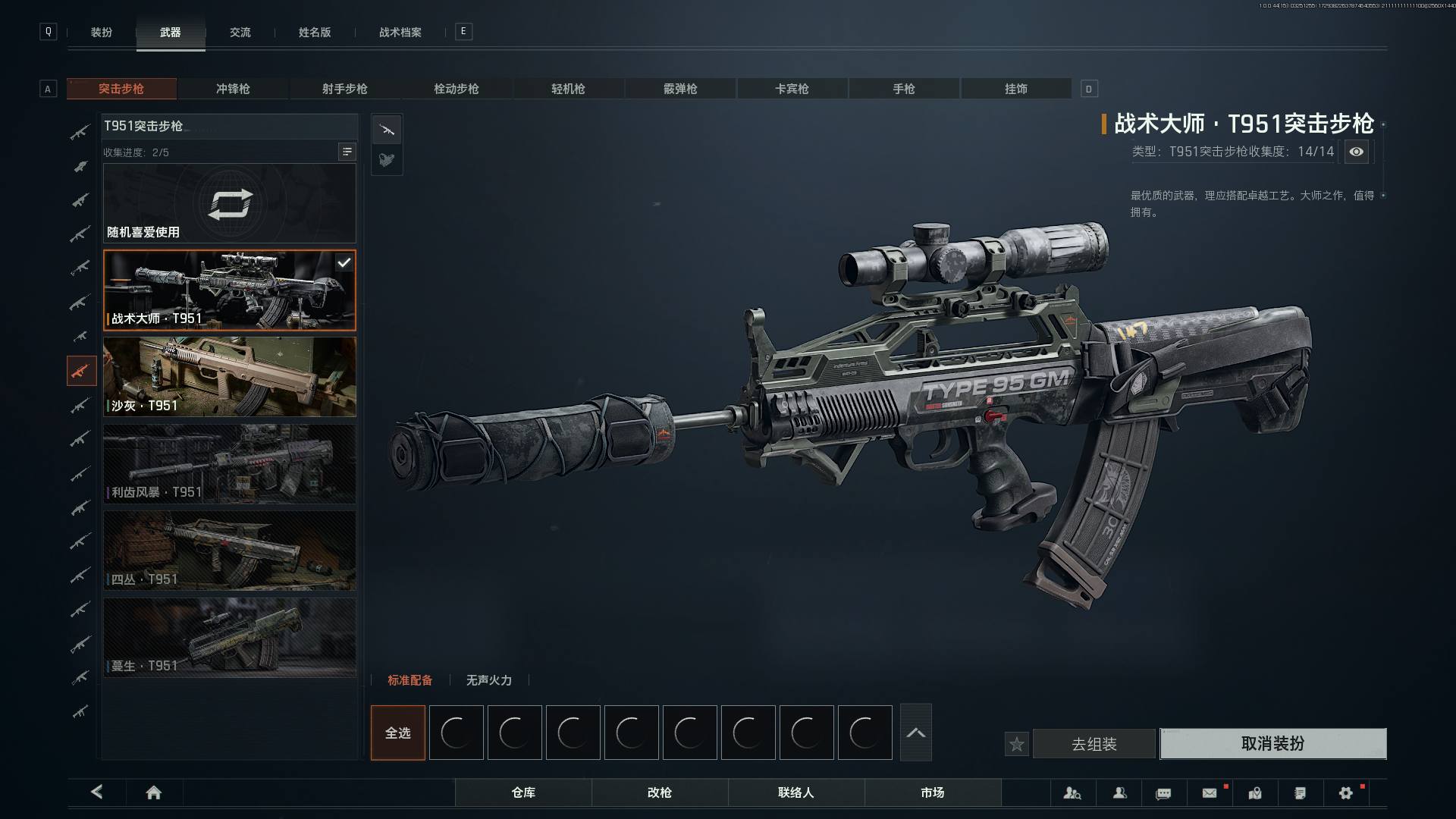Choose the 利齿风暴·T951 skin
Viewport: 1456px width, 819px height.
[229, 463]
